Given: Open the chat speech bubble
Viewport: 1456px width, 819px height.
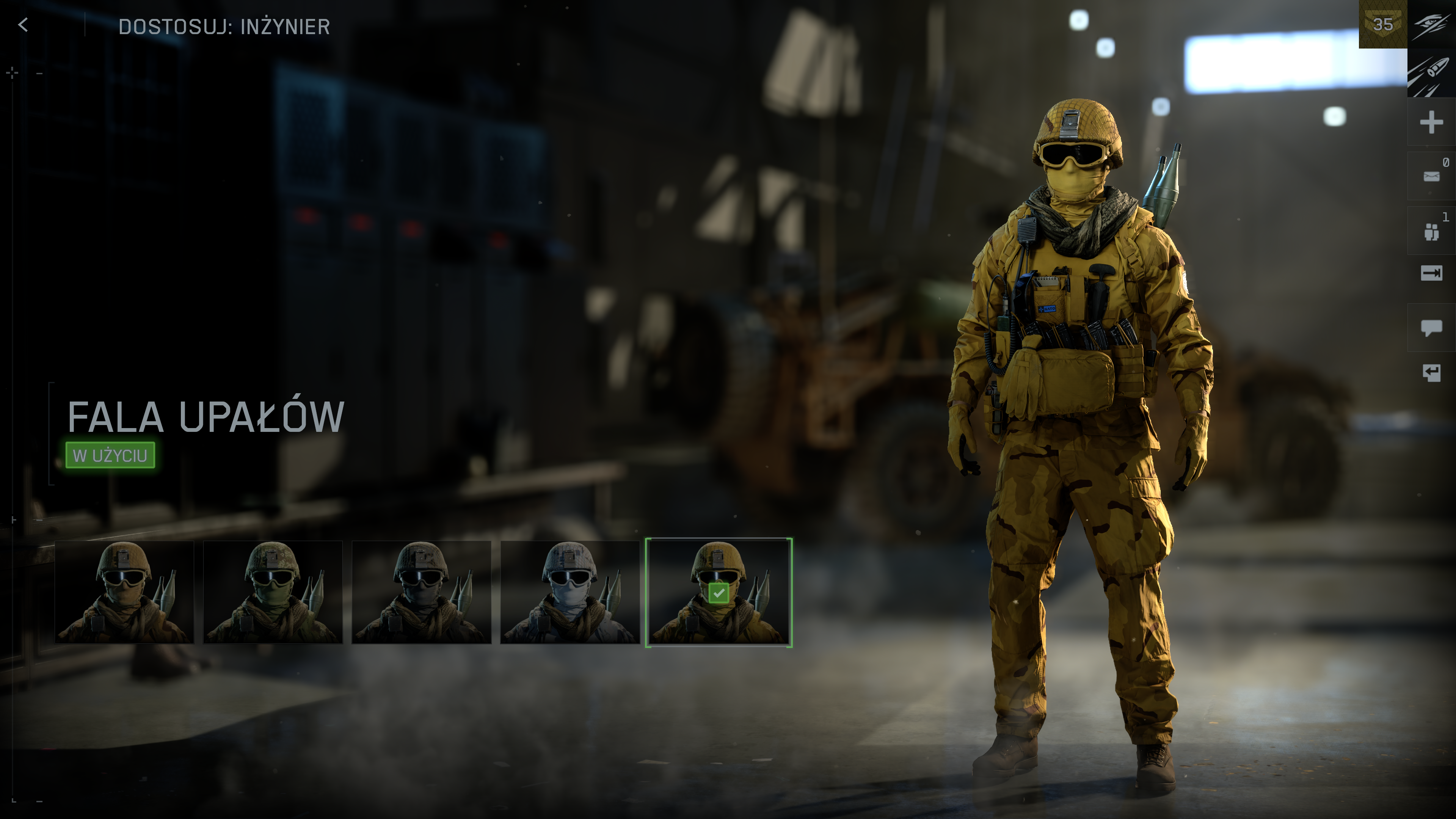Looking at the screenshot, I should click(x=1431, y=327).
